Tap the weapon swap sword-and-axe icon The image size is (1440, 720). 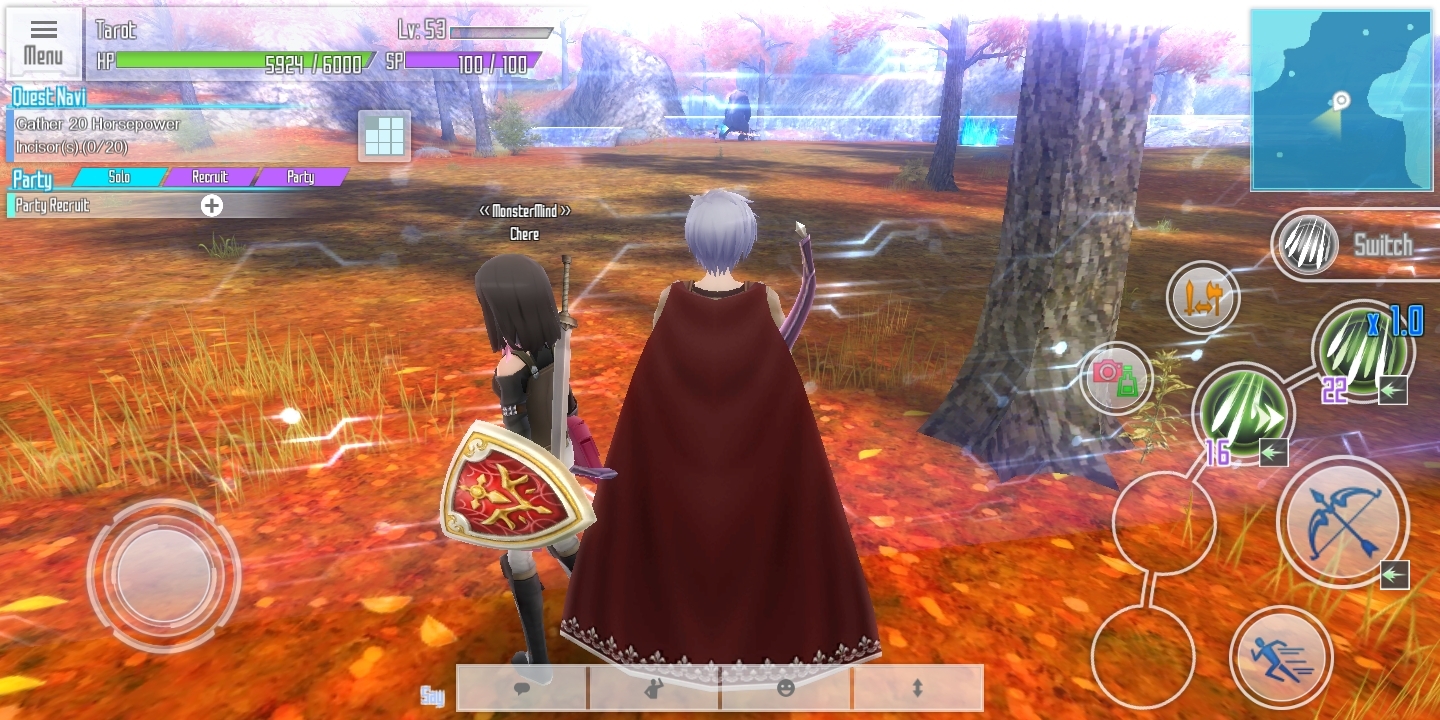[1203, 297]
